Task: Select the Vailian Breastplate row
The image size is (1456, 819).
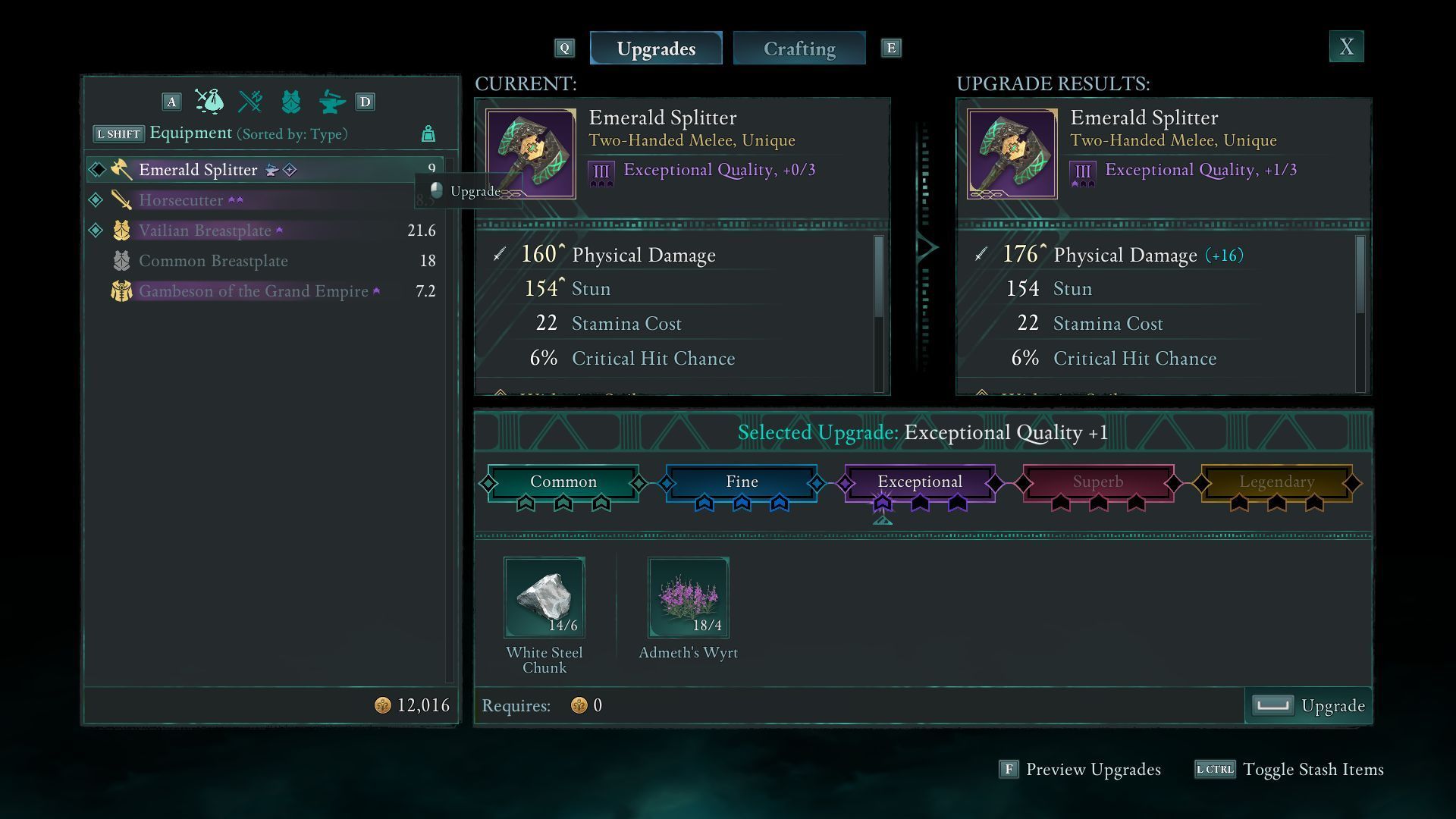Action: point(205,231)
